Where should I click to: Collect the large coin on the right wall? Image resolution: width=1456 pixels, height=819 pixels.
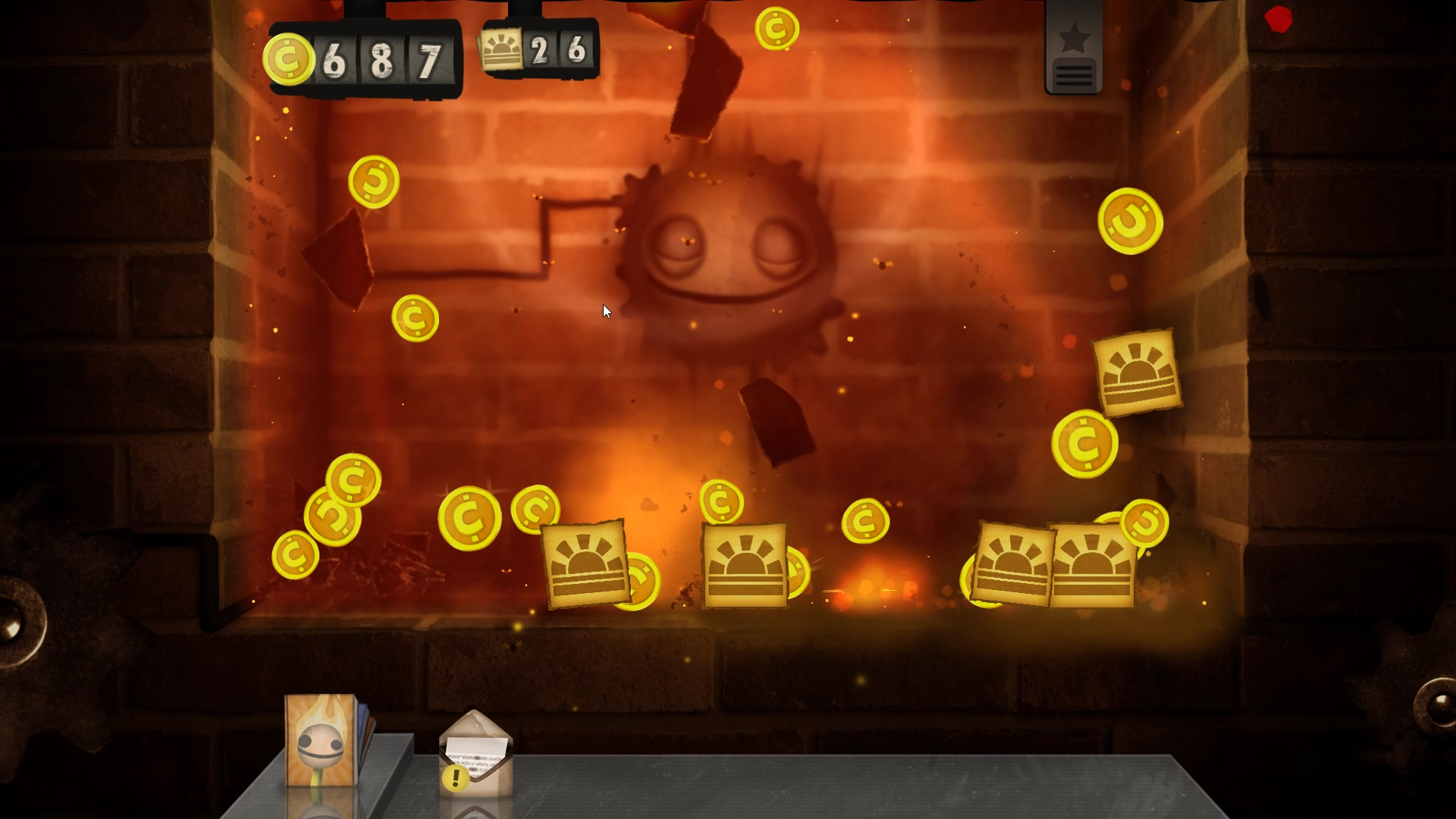pyautogui.click(x=1131, y=222)
